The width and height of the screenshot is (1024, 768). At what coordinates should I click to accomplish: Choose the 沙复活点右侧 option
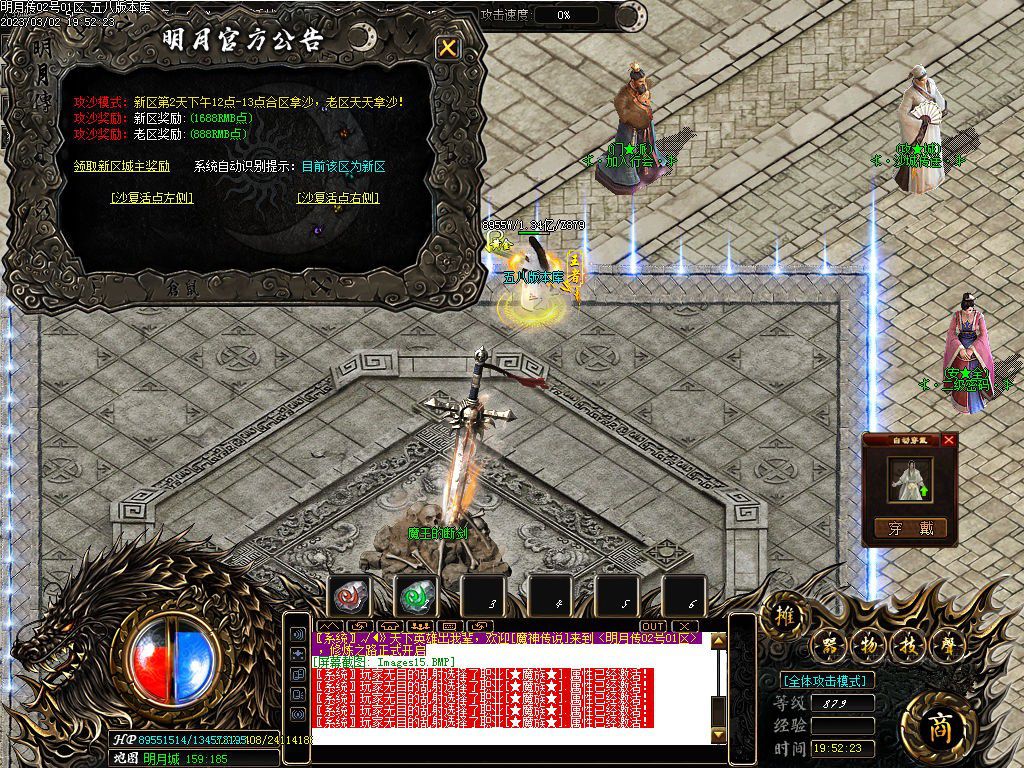click(338, 198)
